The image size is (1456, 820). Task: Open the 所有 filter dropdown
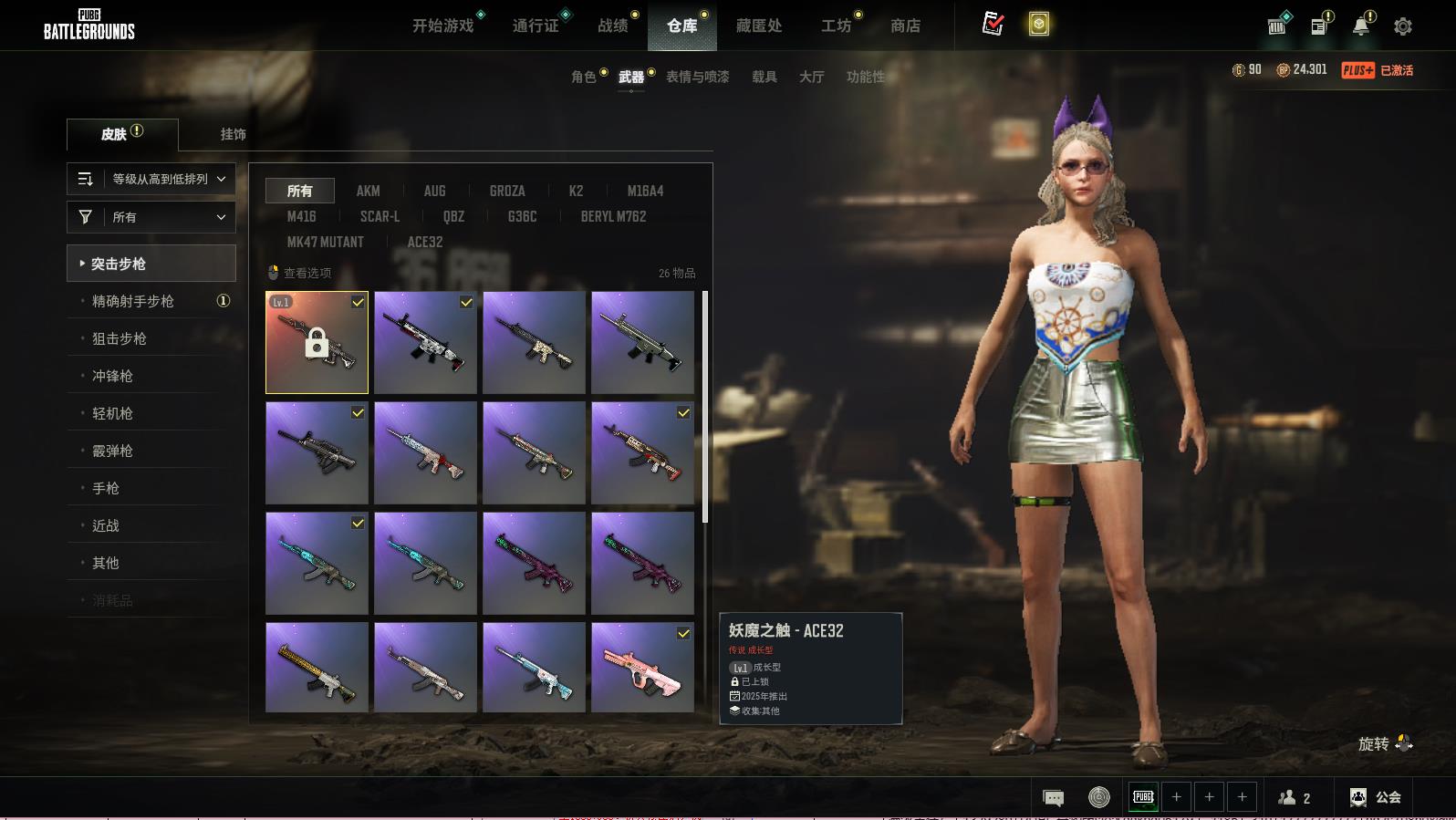click(x=151, y=217)
